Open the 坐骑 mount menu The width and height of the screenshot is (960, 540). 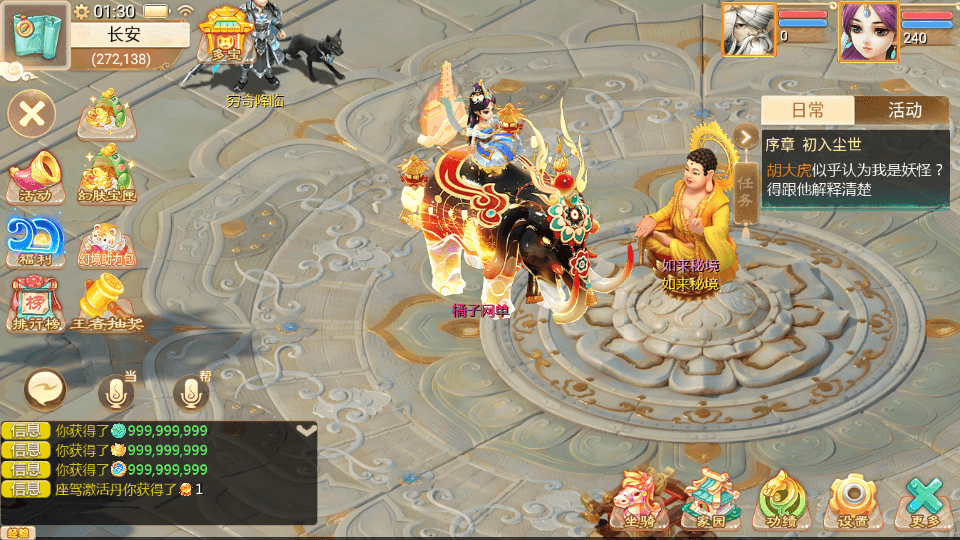point(639,499)
